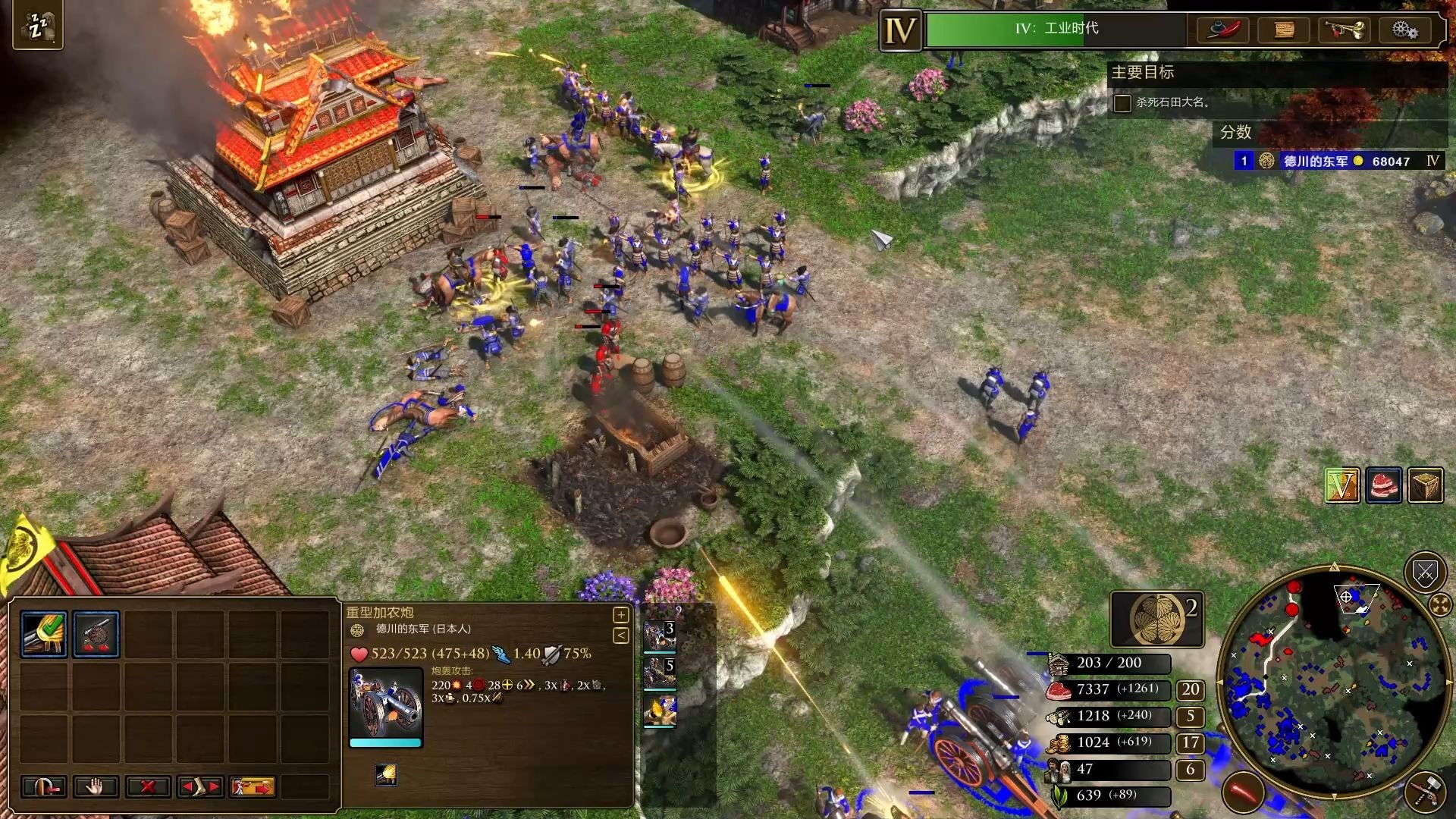Delete unit with the red X button
Viewport: 1456px width, 819px height.
(148, 787)
